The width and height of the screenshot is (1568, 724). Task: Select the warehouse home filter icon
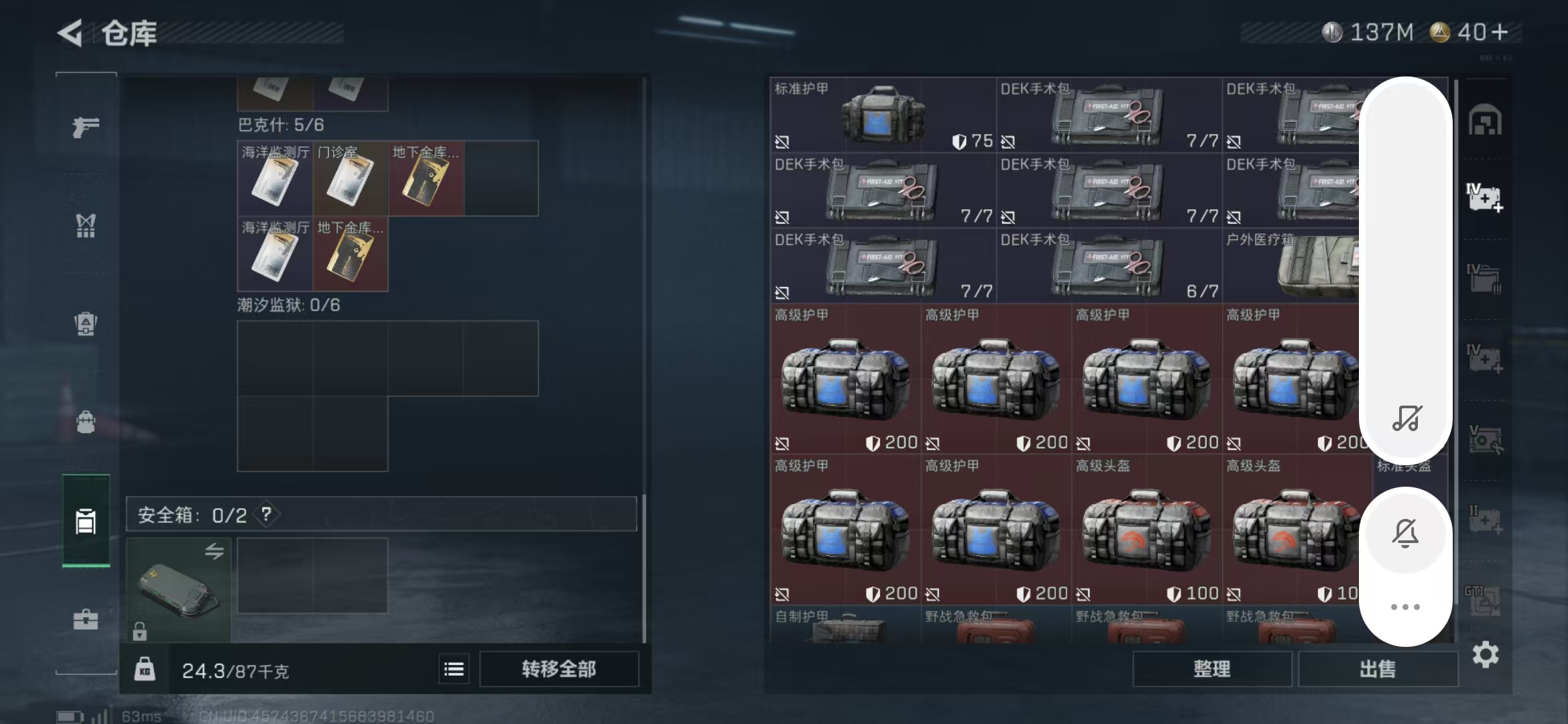pos(1485,121)
